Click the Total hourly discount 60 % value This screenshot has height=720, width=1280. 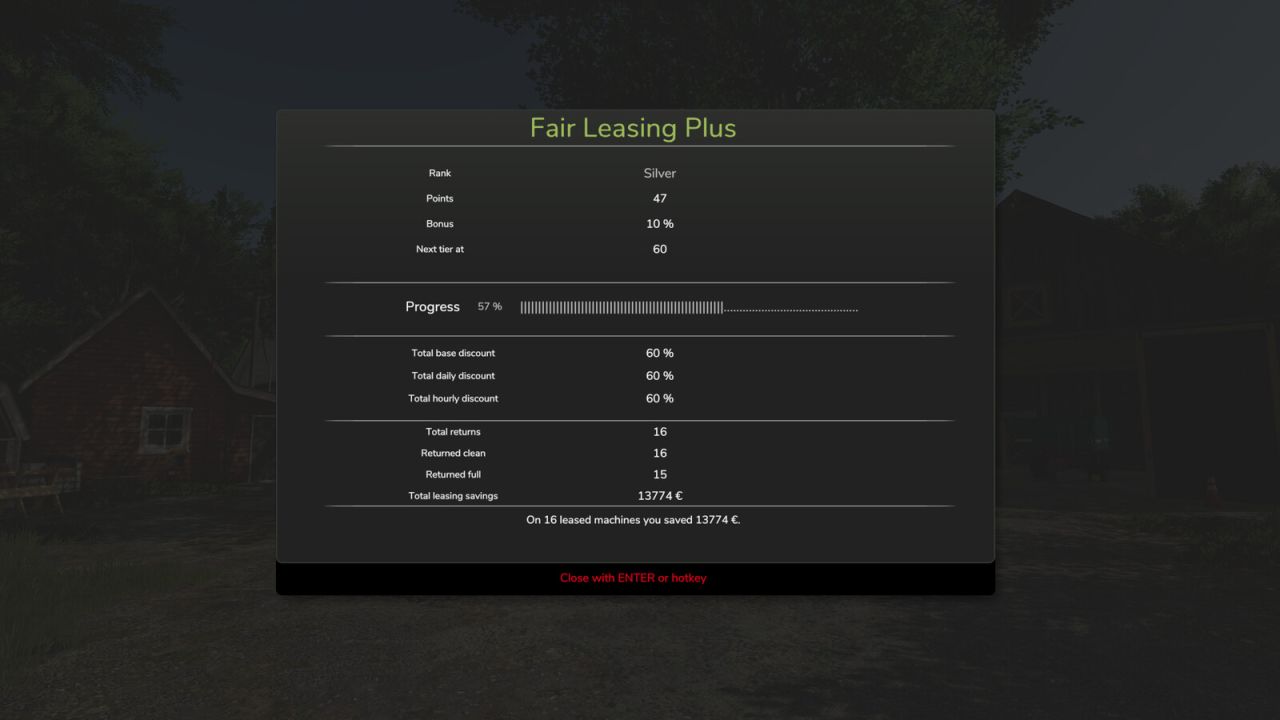pos(659,398)
